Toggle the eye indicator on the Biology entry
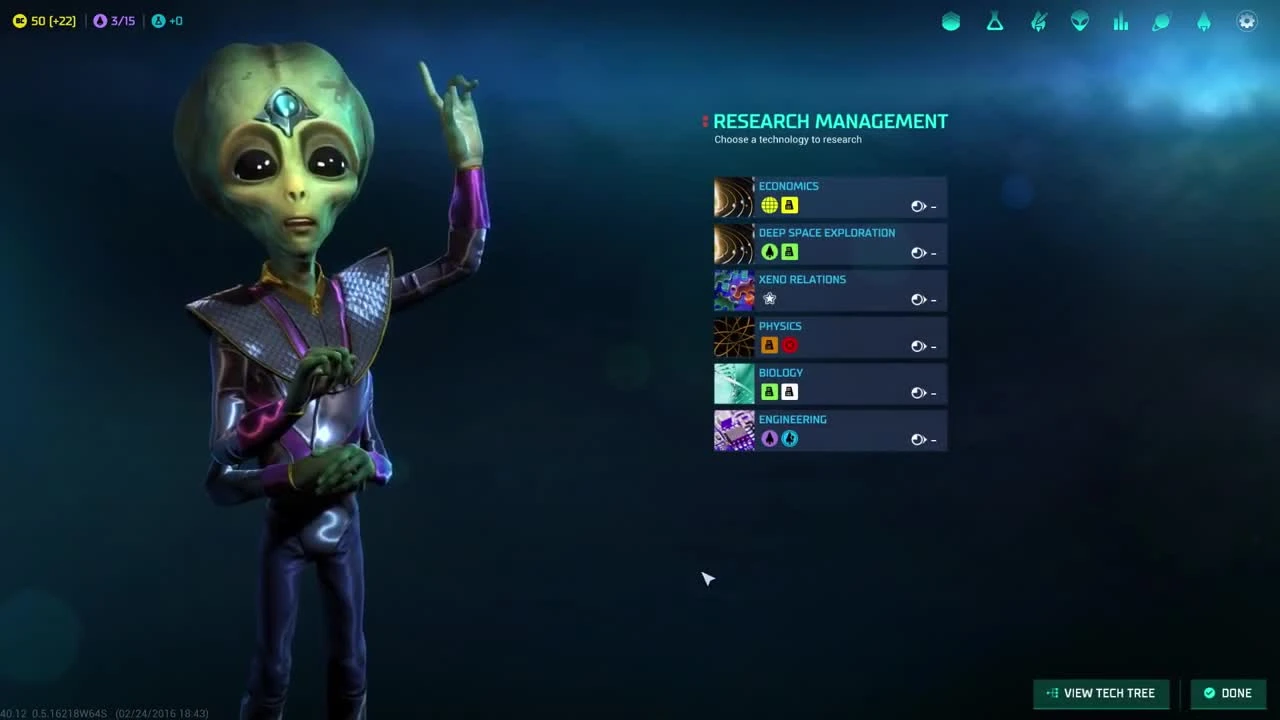 (x=918, y=392)
